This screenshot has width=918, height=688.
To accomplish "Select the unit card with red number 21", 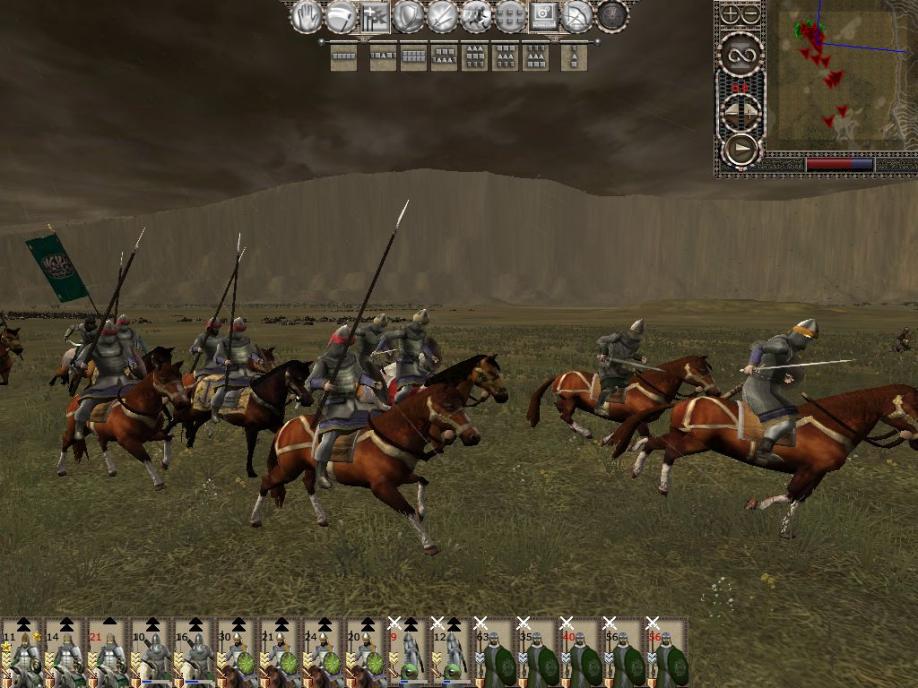I will [x=107, y=655].
